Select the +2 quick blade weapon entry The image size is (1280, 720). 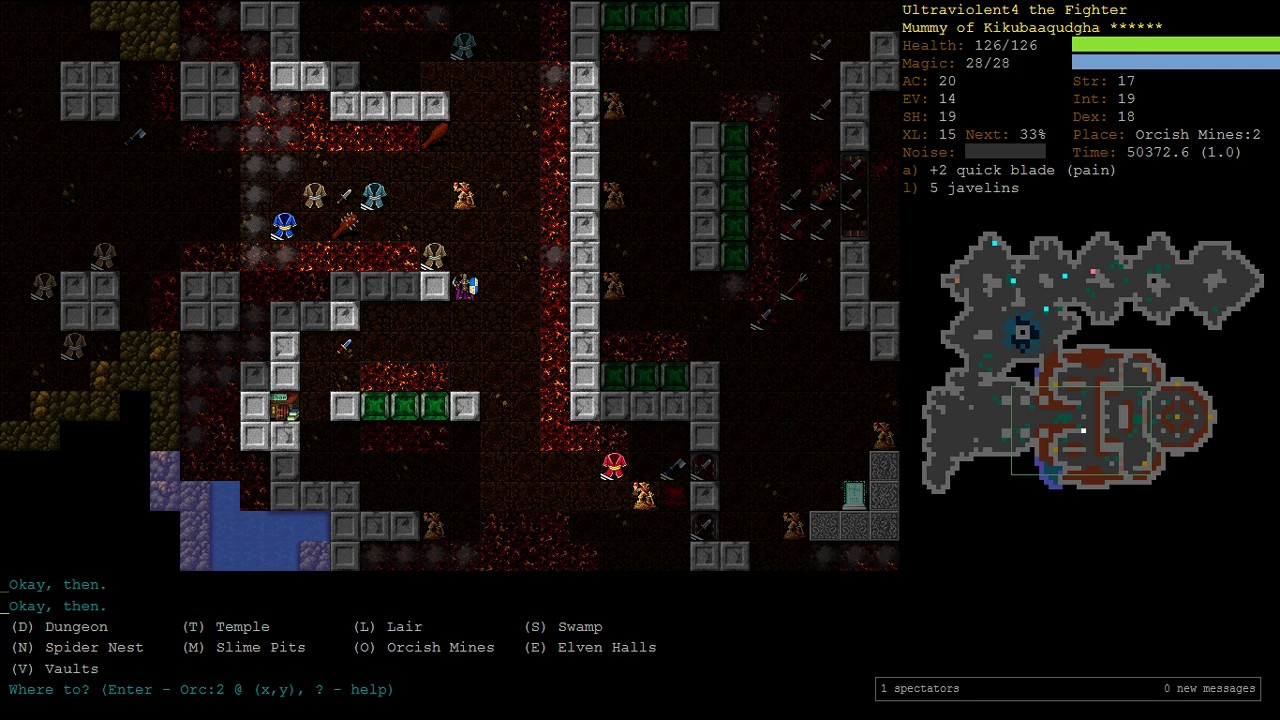[1009, 170]
